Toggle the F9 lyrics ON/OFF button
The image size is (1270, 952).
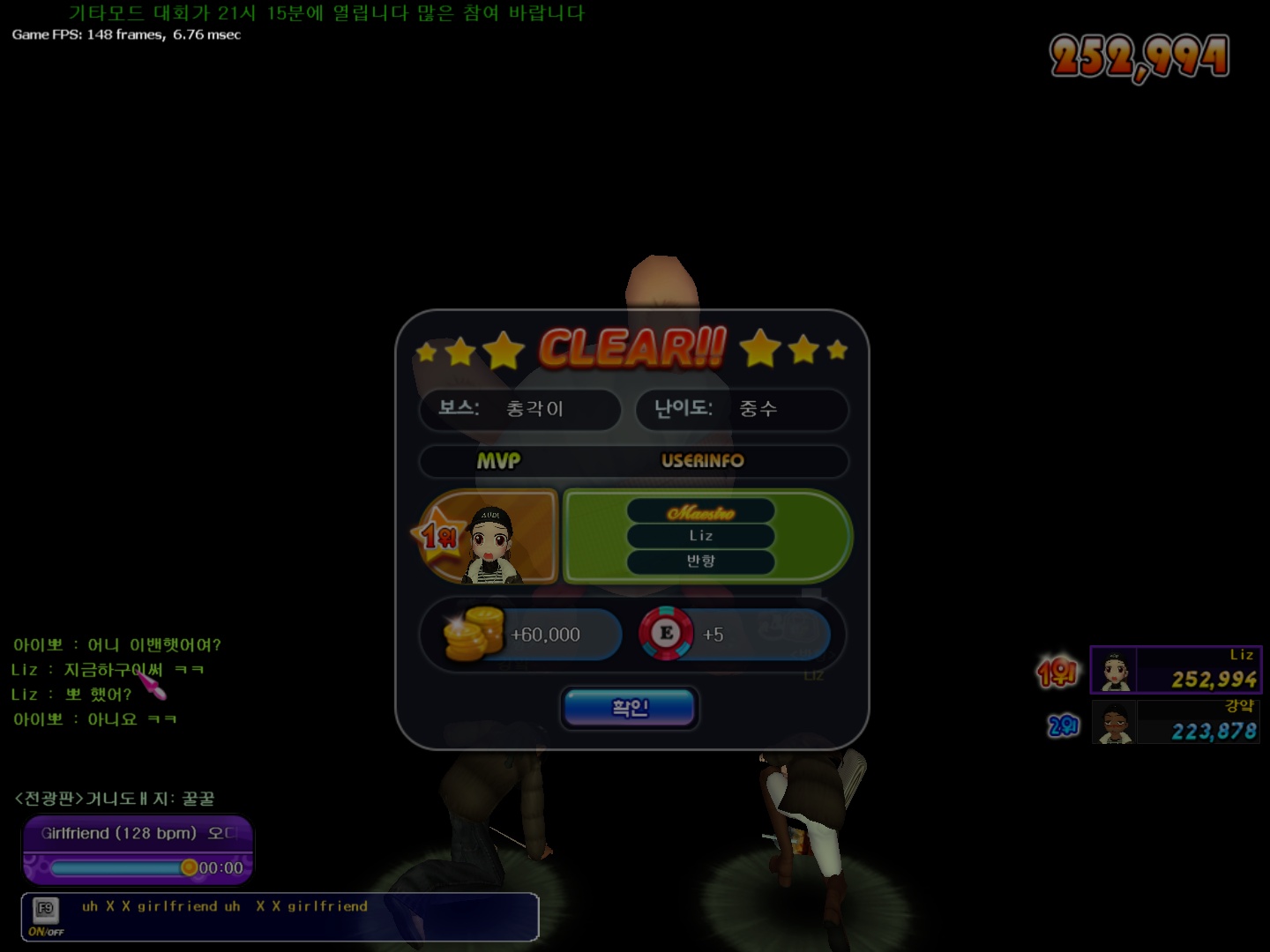tap(45, 916)
